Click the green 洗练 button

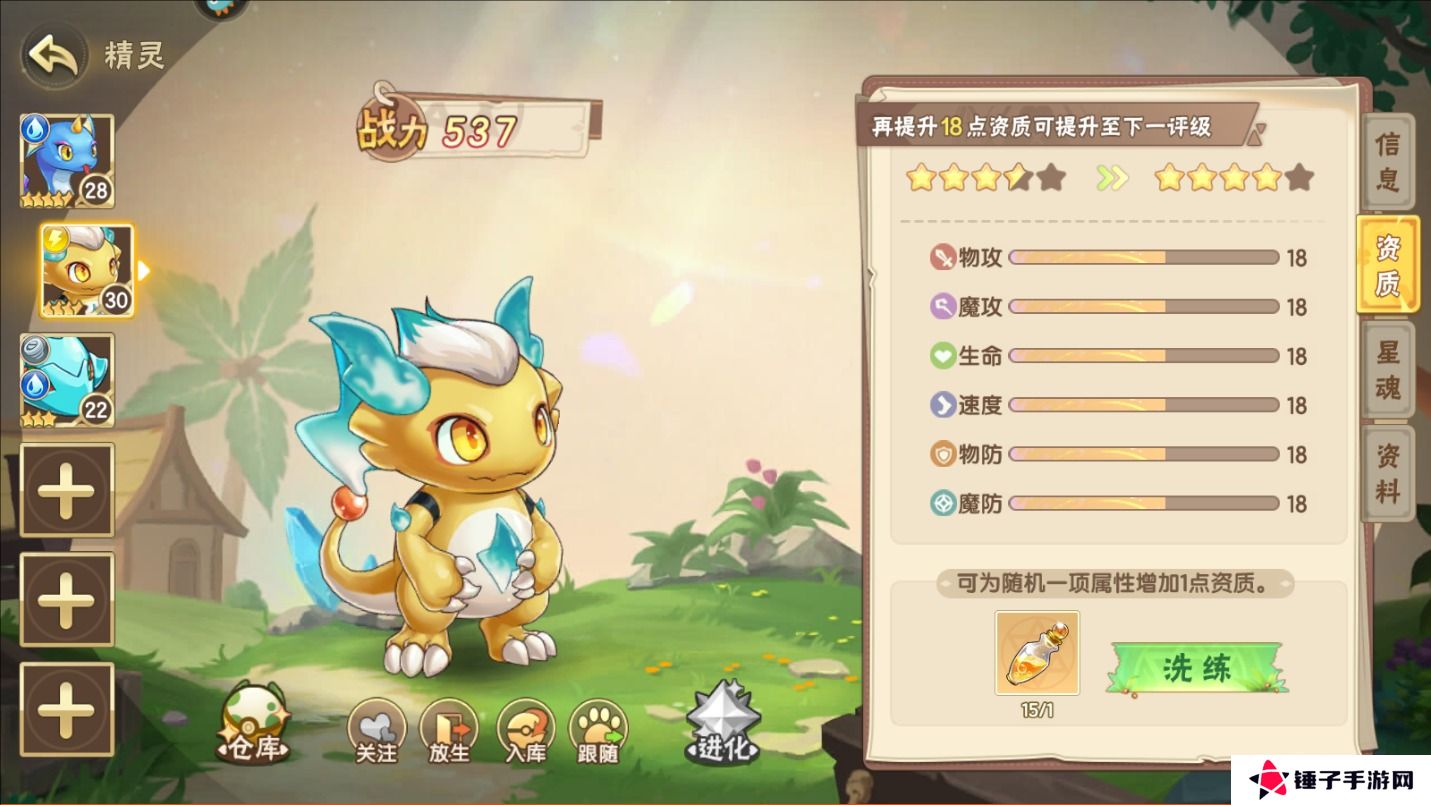pos(1198,668)
